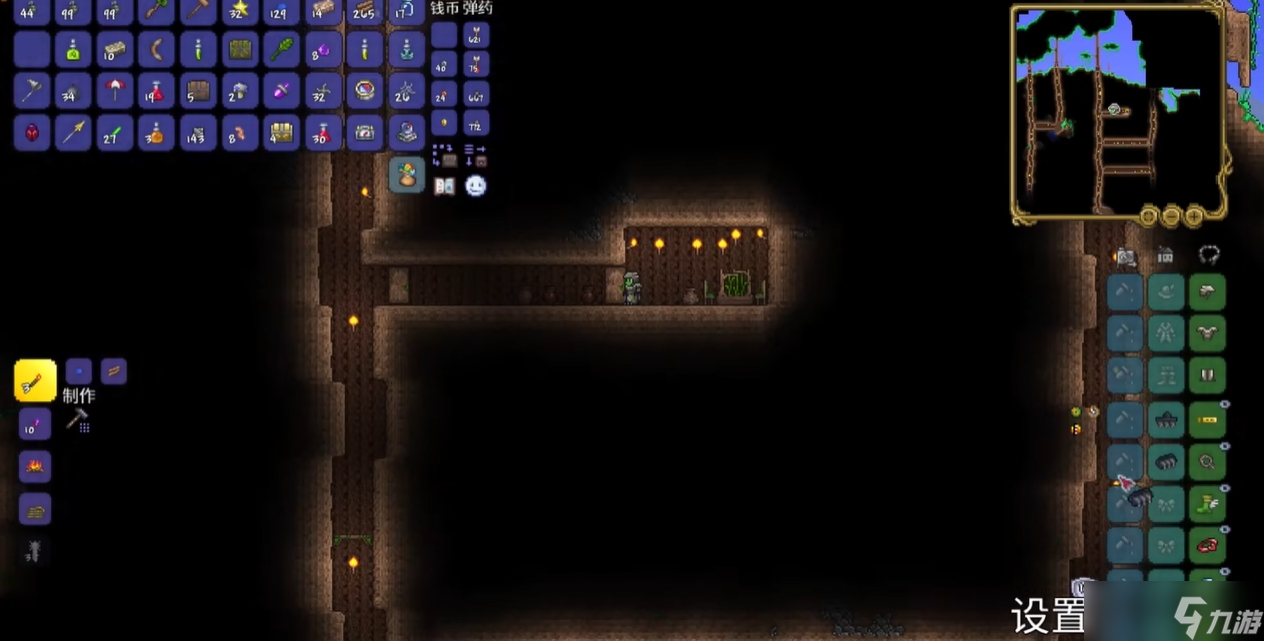Open the minimap view
The image size is (1264, 641).
[x=1118, y=110]
